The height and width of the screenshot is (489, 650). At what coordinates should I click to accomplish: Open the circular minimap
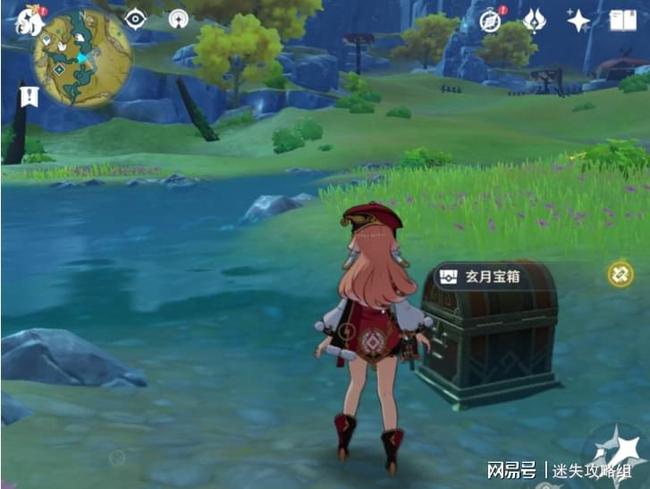point(82,58)
